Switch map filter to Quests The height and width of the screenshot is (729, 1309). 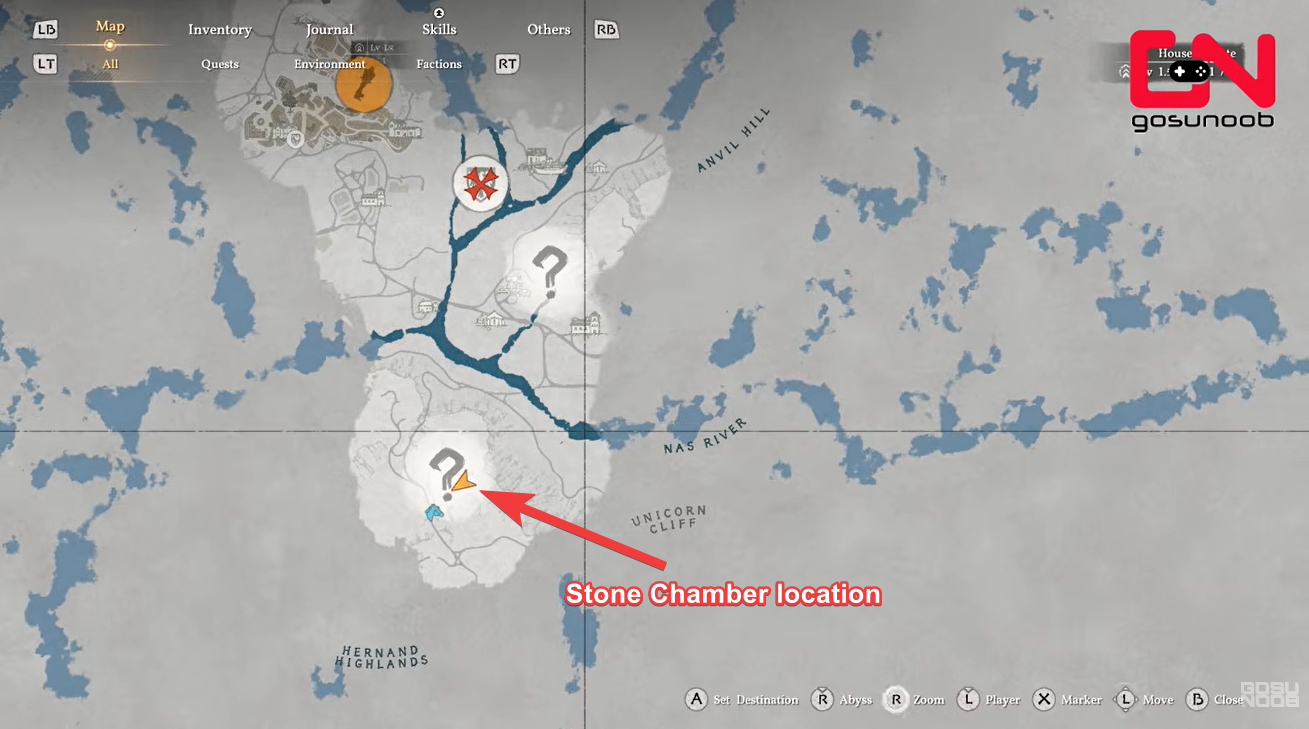point(219,63)
